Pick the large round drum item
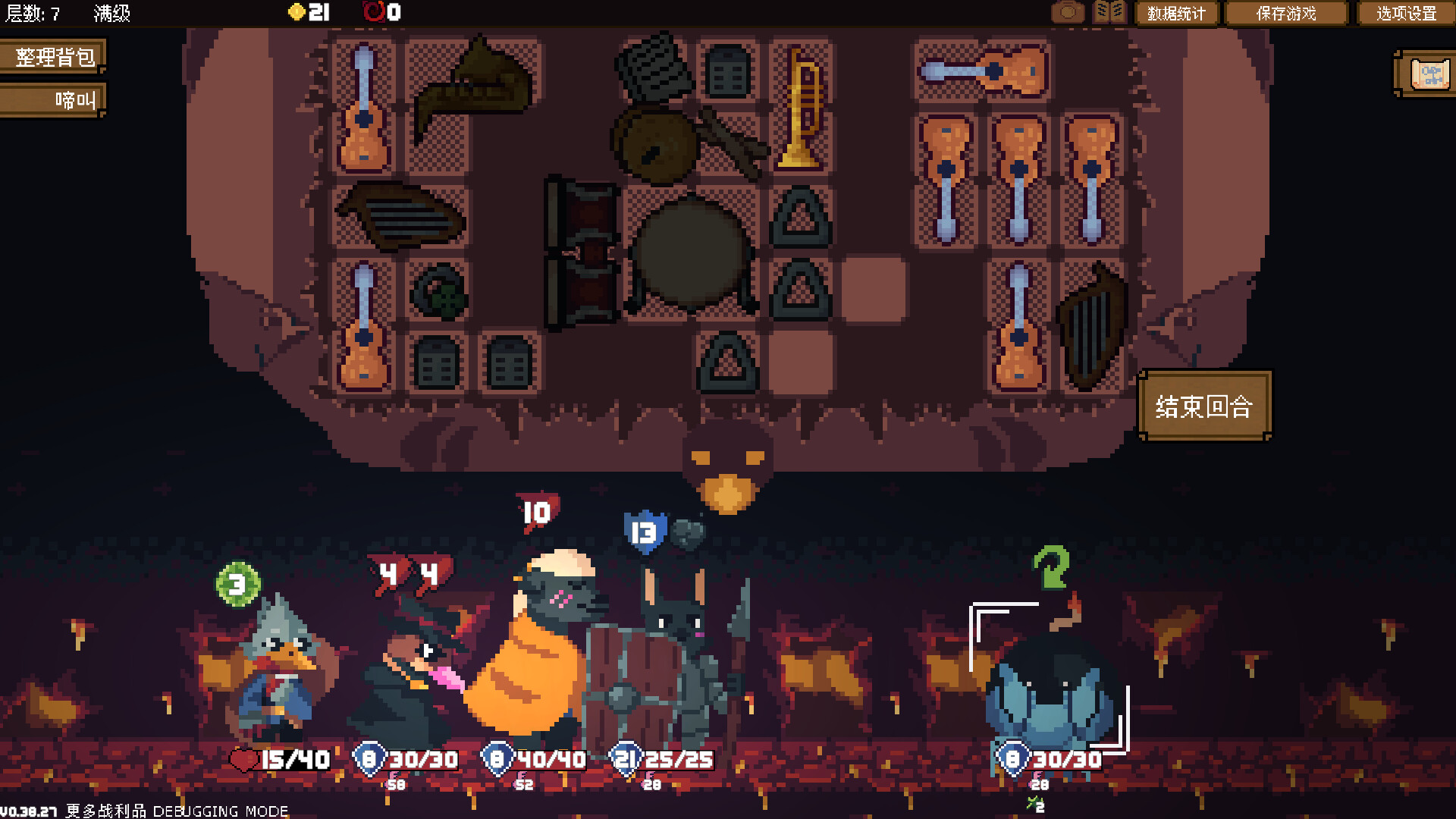Screen dimensions: 1456x819 click(692, 255)
